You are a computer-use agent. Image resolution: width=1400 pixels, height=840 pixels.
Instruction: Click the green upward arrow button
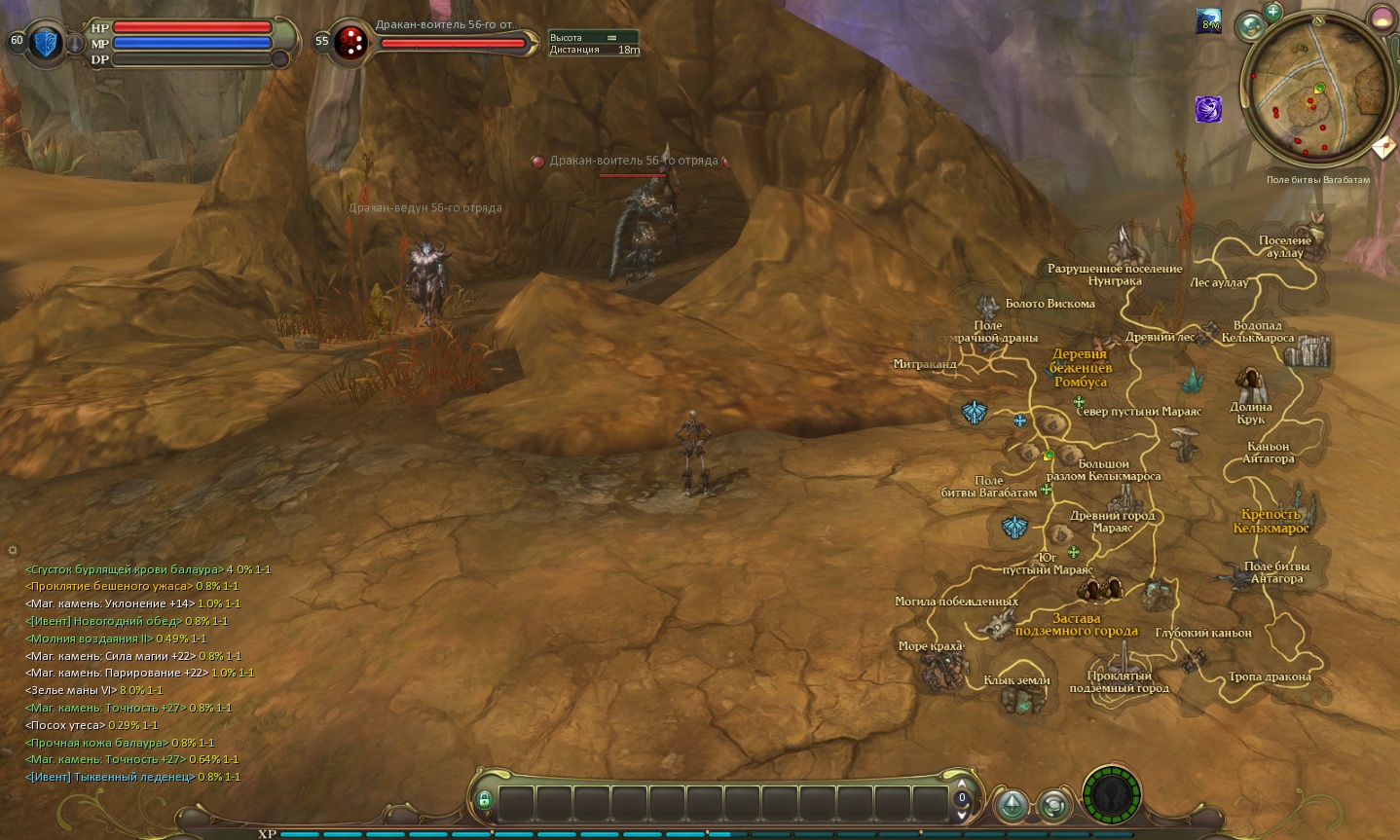1013,805
